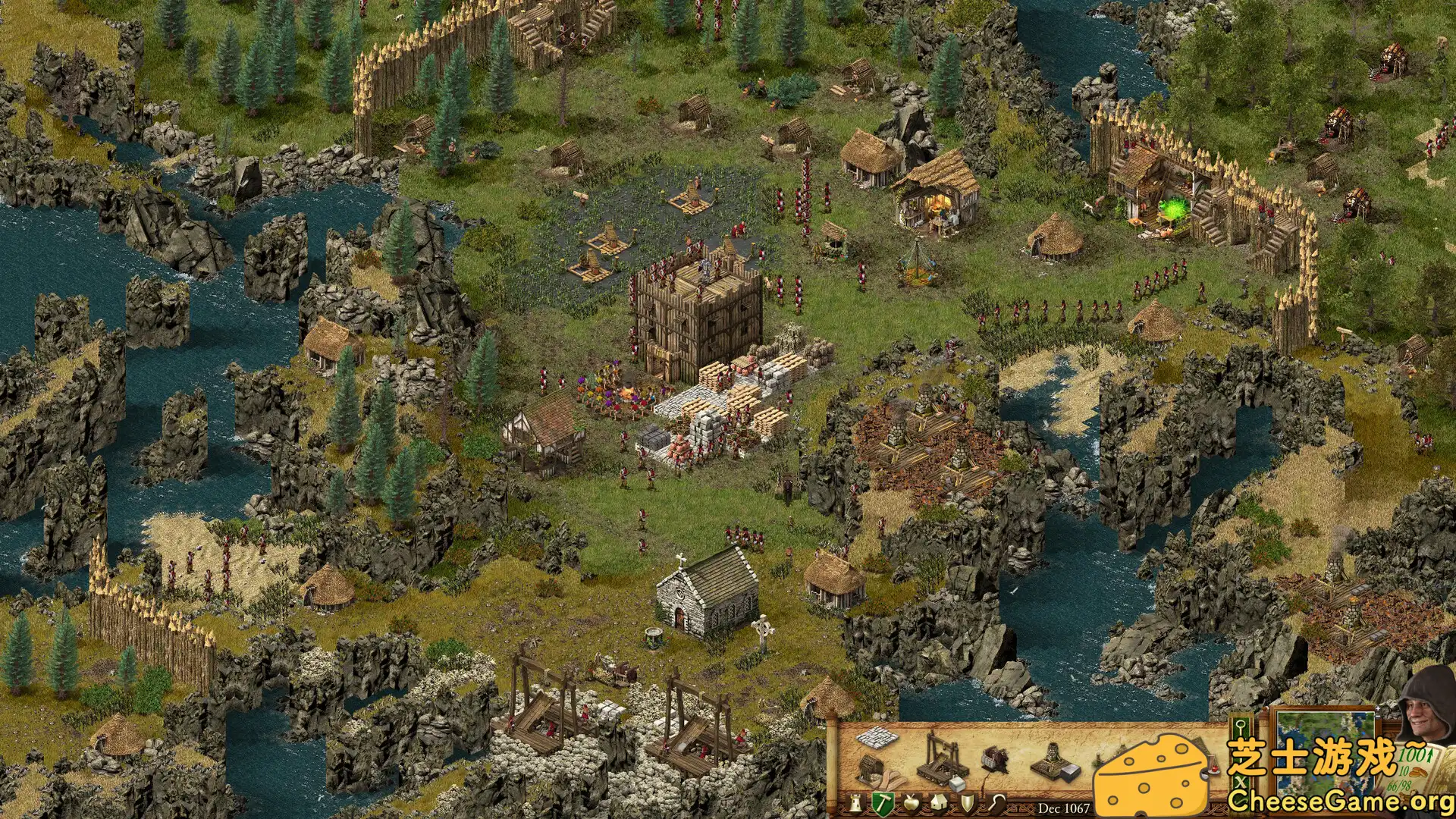Image resolution: width=1456 pixels, height=819 pixels.
Task: Switch to the castle tower buildings tab
Action: 855,804
